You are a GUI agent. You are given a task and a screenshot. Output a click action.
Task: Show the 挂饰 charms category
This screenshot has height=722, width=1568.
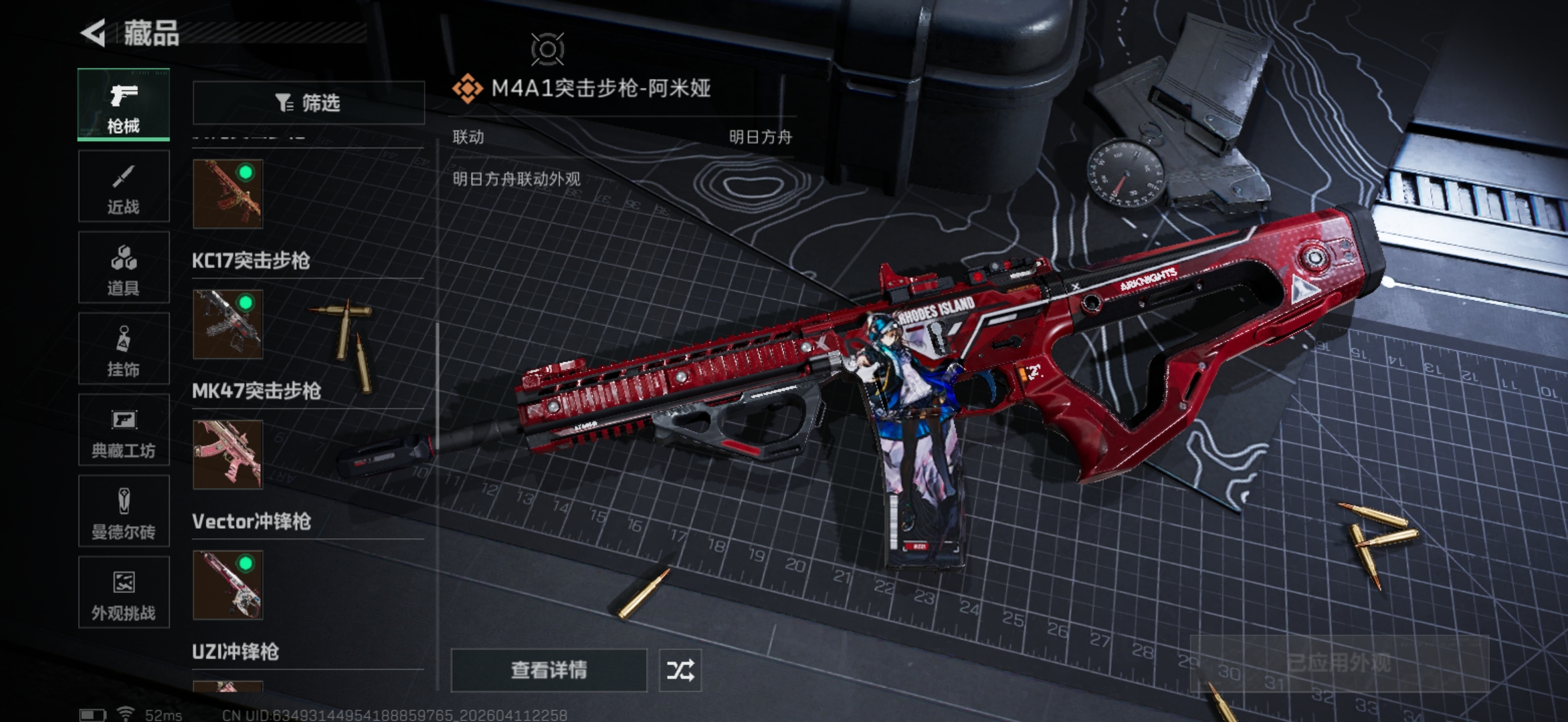(124, 350)
